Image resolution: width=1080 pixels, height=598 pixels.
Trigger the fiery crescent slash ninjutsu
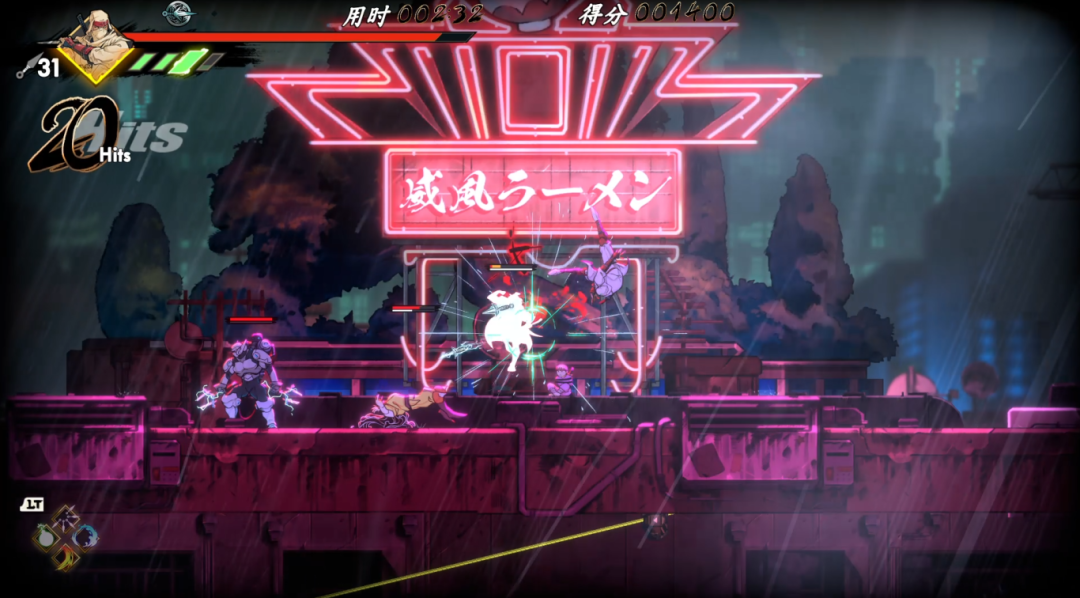[67, 557]
